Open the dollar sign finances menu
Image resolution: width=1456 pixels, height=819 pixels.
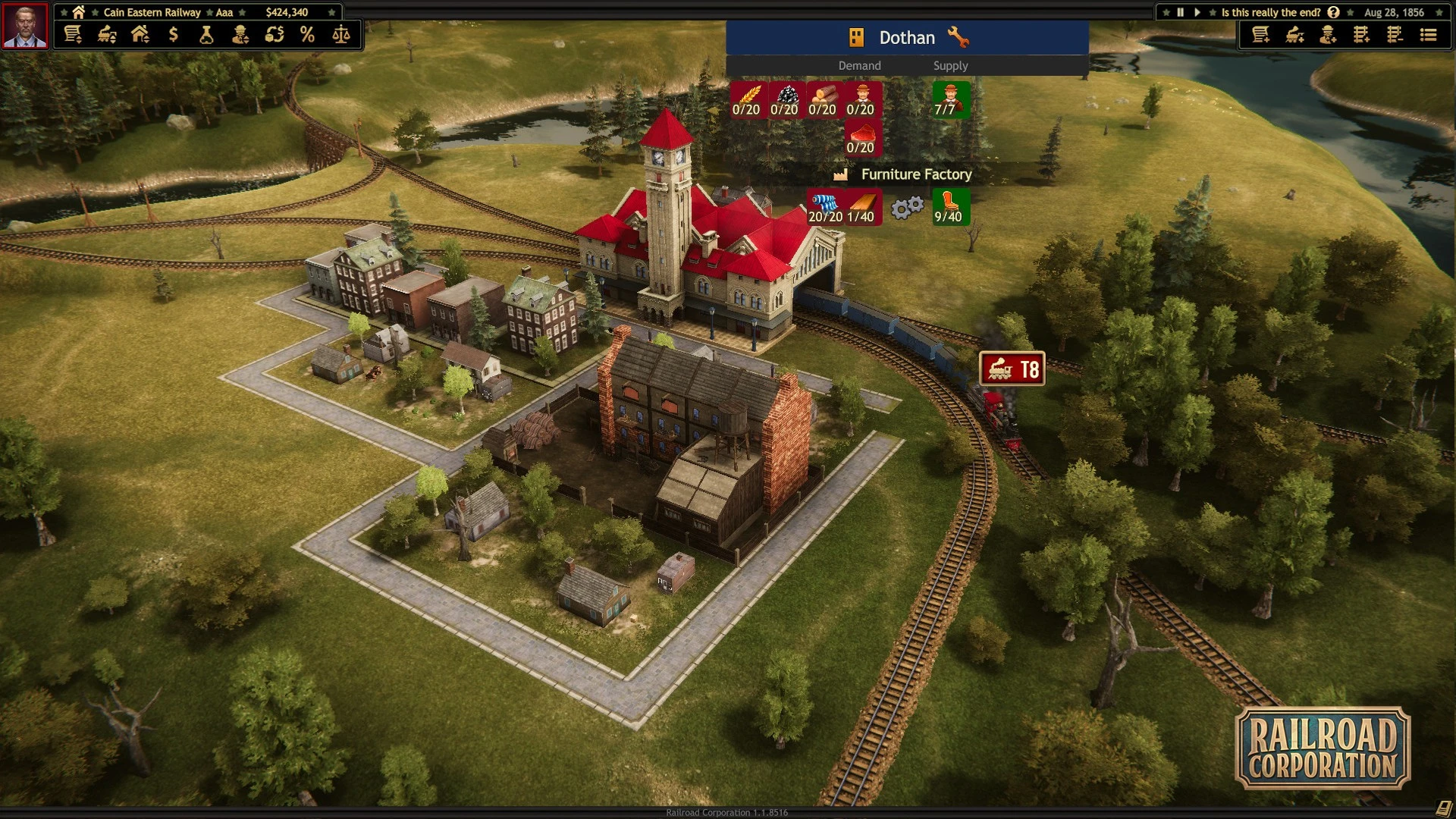(x=174, y=35)
